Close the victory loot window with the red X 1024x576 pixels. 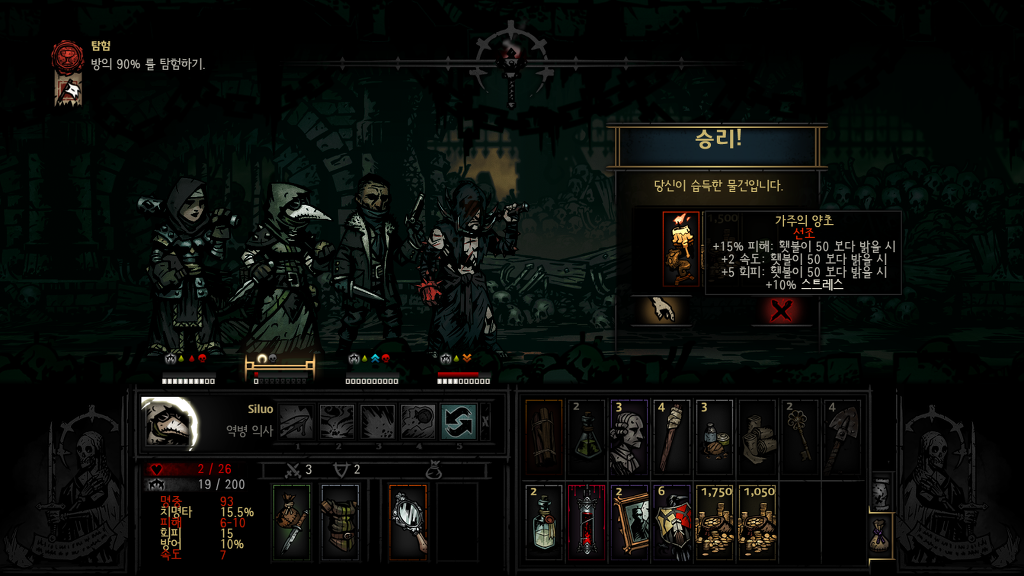pos(782,309)
